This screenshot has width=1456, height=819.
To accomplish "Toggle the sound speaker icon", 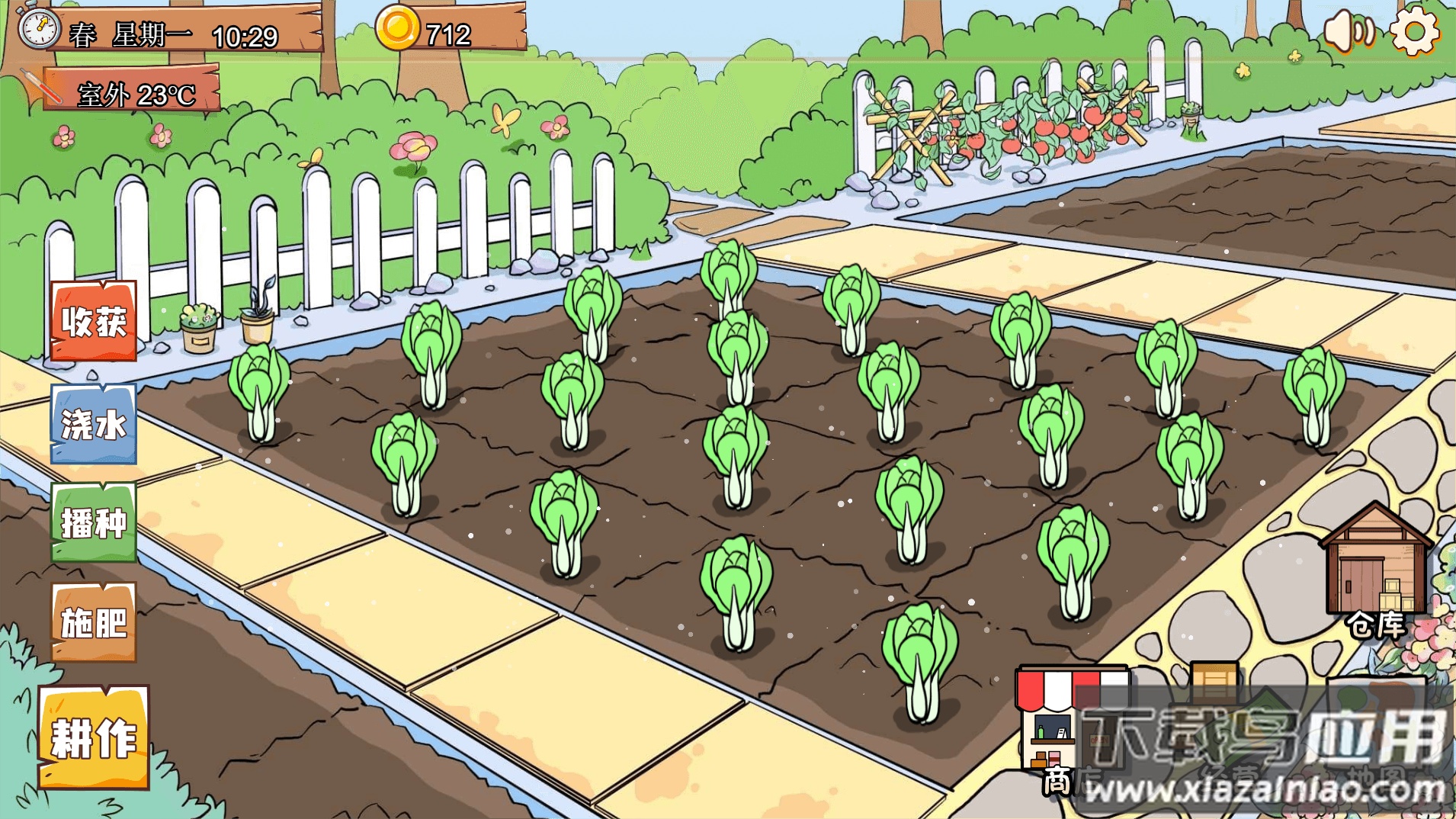I will pyautogui.click(x=1348, y=32).
